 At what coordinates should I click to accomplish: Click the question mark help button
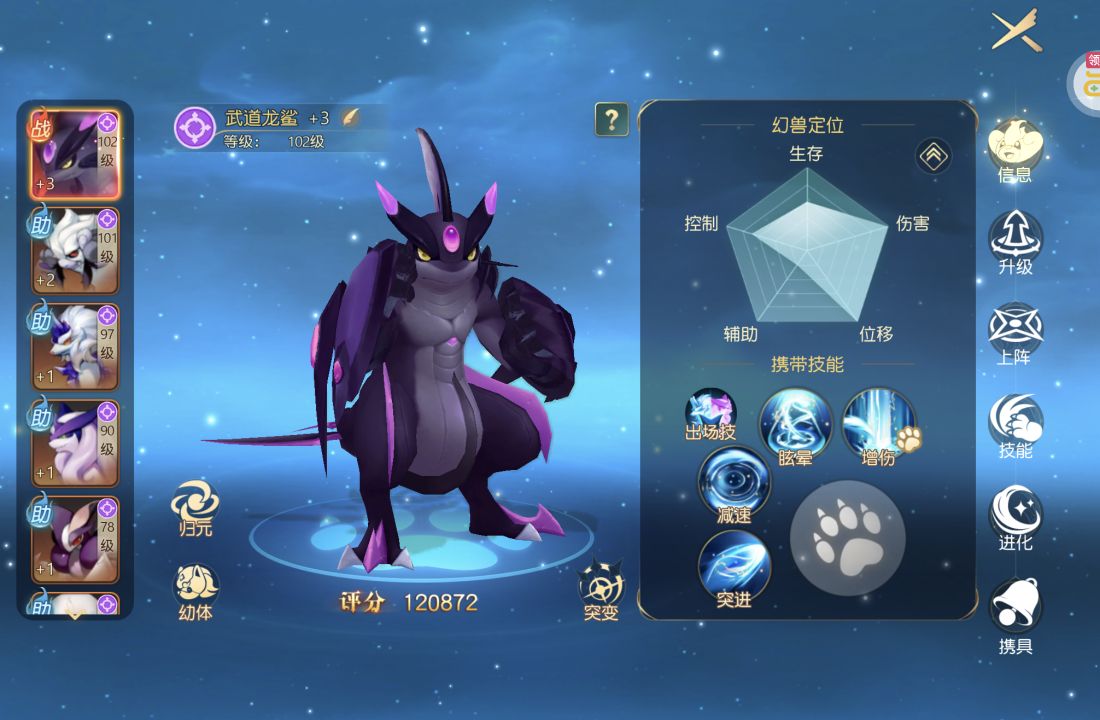click(611, 120)
